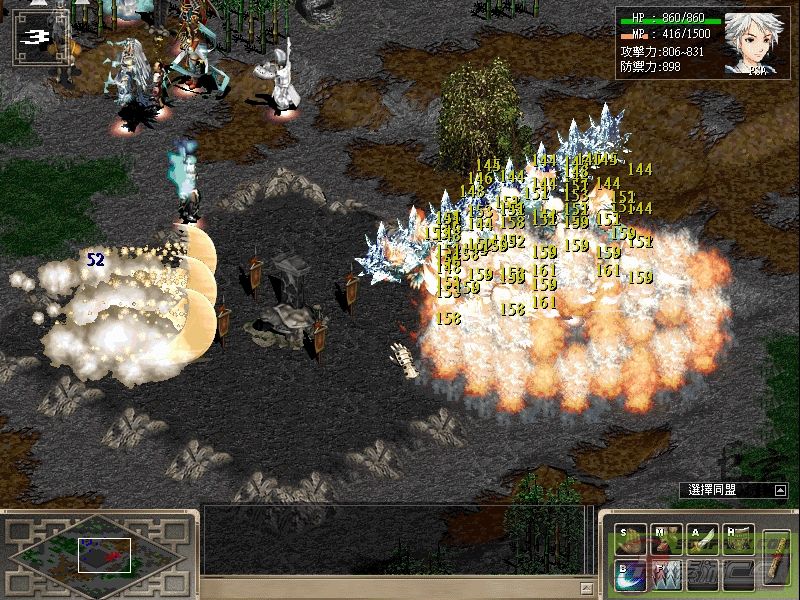Activate the M move command icon
Screen dimensions: 800x600
click(x=667, y=540)
